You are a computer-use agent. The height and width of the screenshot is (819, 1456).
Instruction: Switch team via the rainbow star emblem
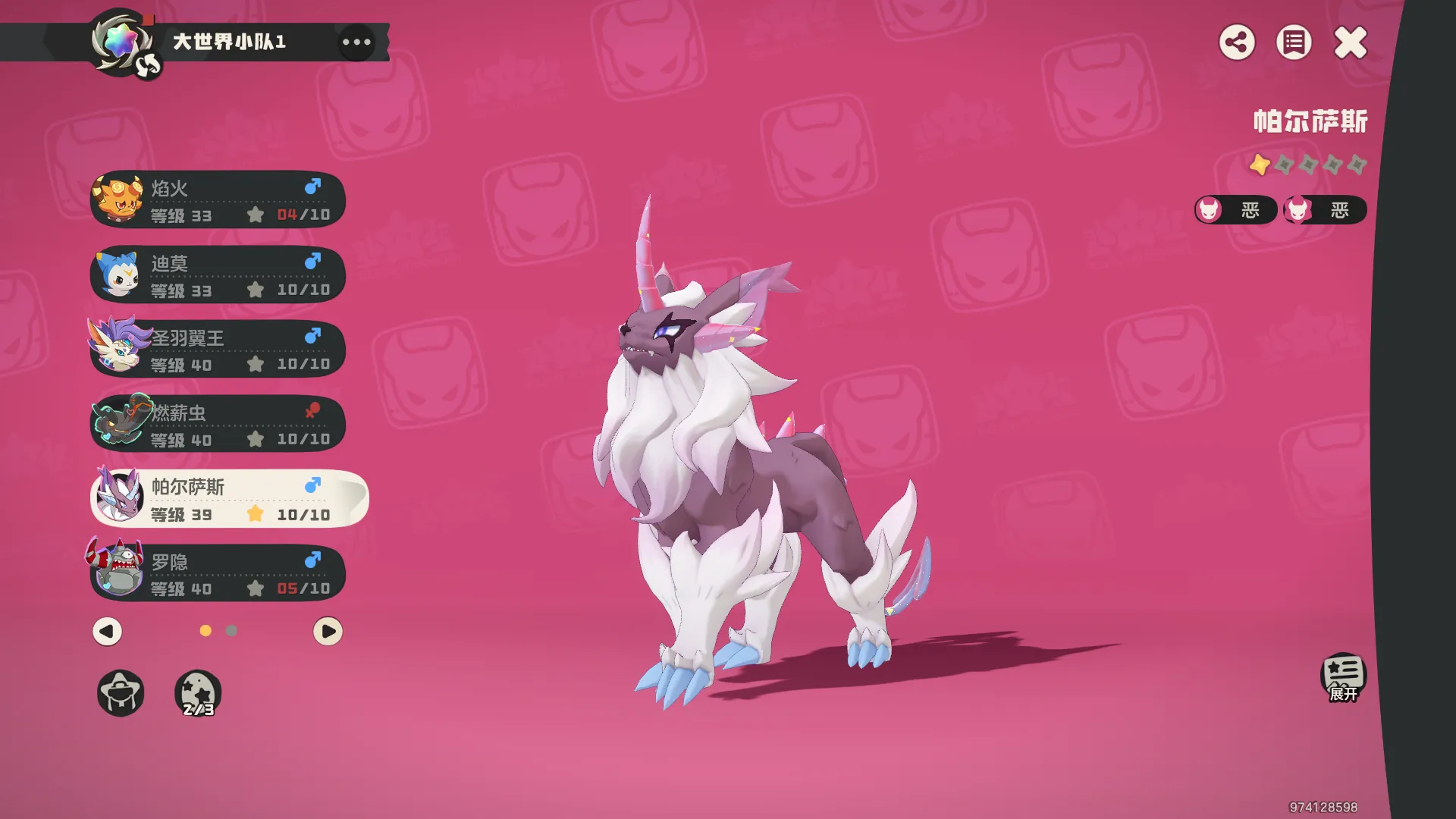click(121, 42)
